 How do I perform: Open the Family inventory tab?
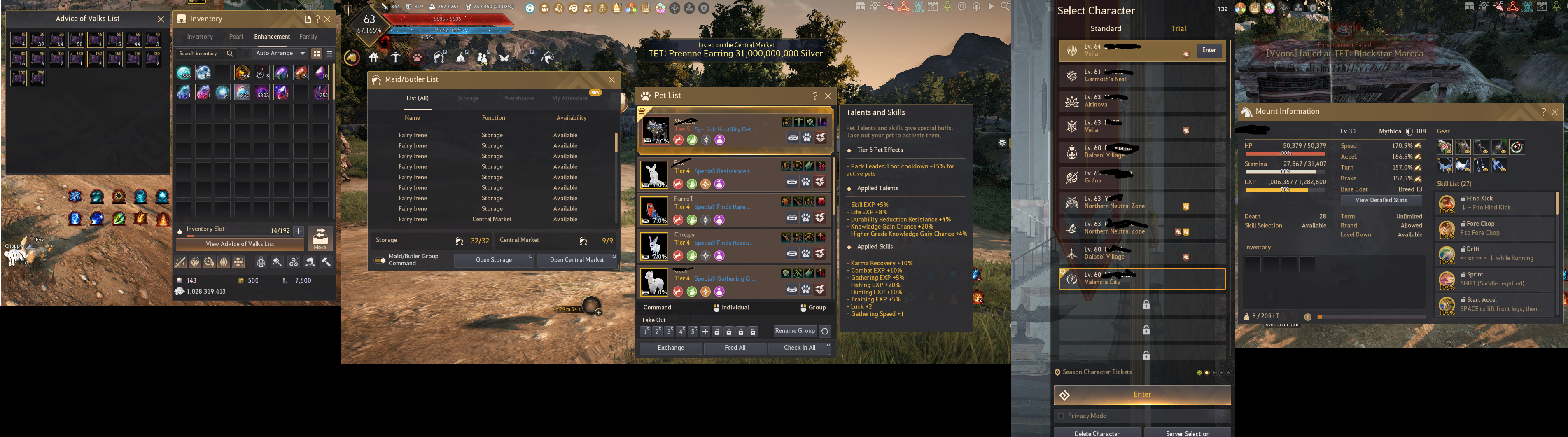pos(308,37)
